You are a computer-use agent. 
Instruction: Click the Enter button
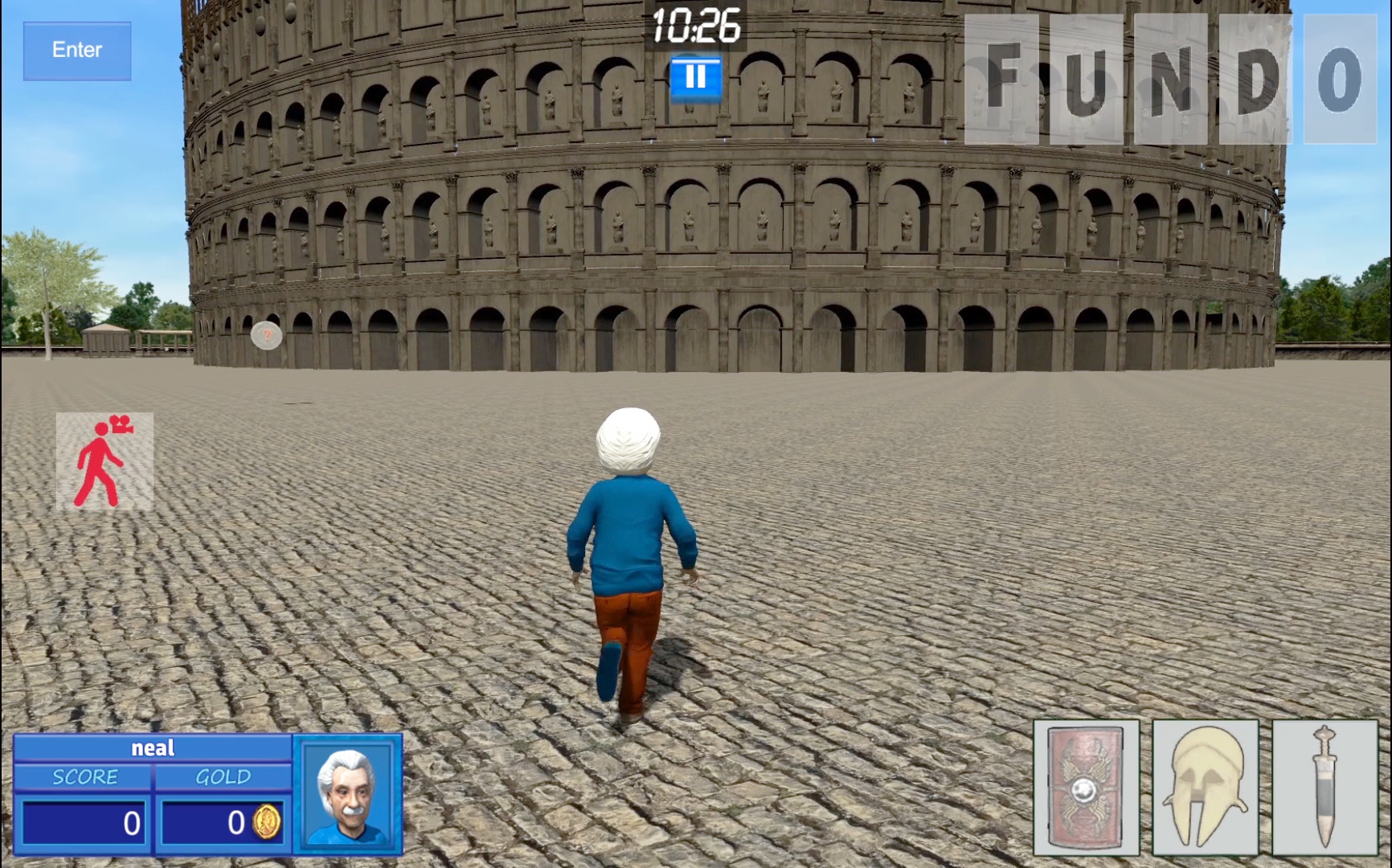pos(76,49)
